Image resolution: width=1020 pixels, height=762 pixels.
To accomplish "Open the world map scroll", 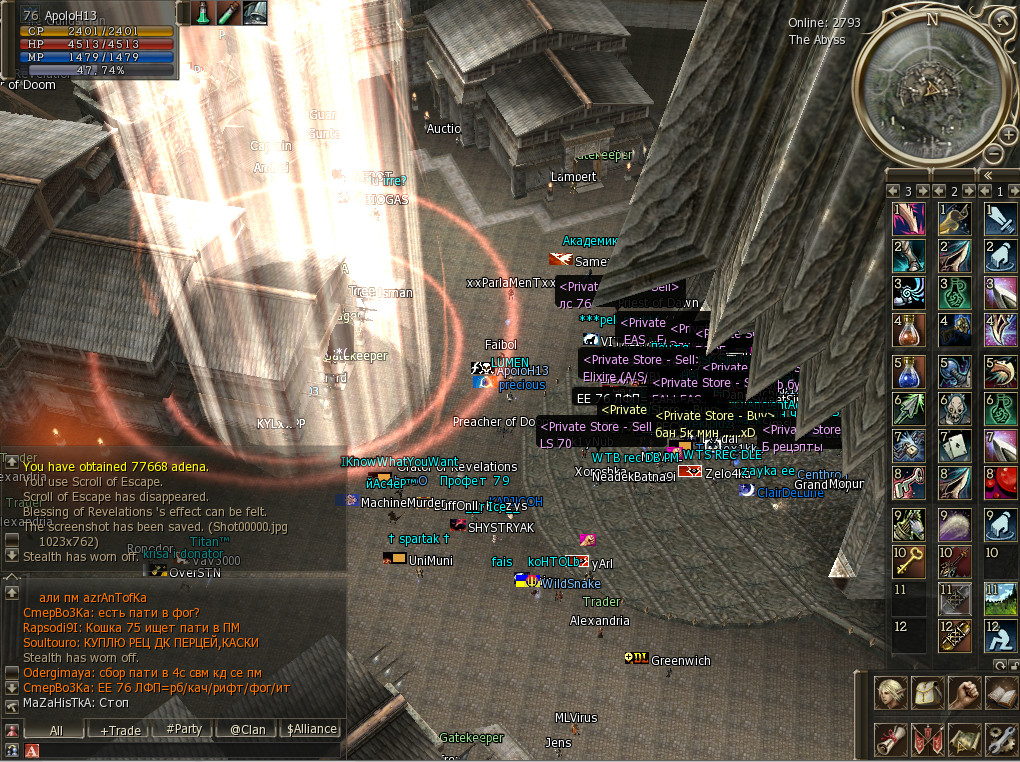I will 964,739.
